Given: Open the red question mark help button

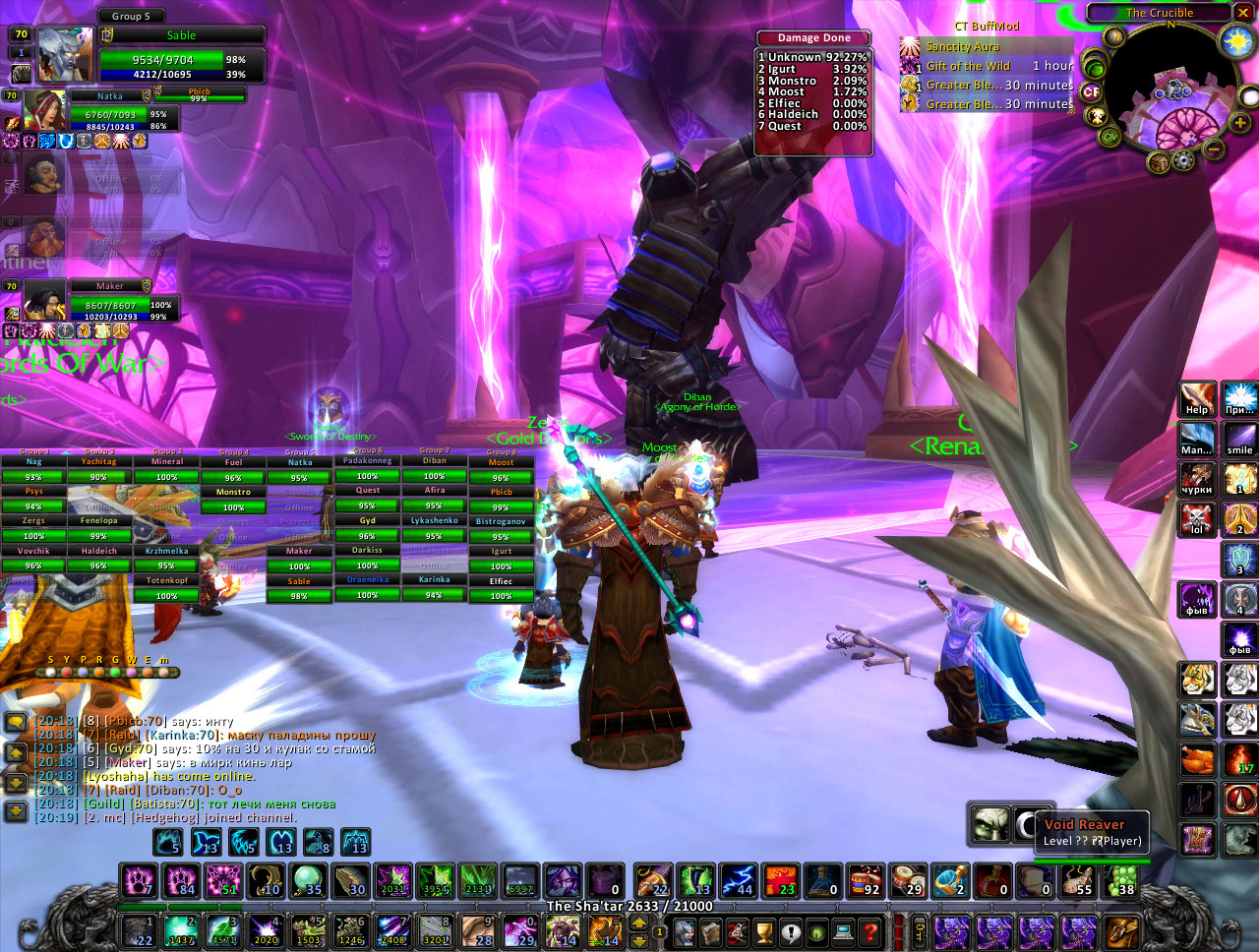Looking at the screenshot, I should [x=869, y=930].
